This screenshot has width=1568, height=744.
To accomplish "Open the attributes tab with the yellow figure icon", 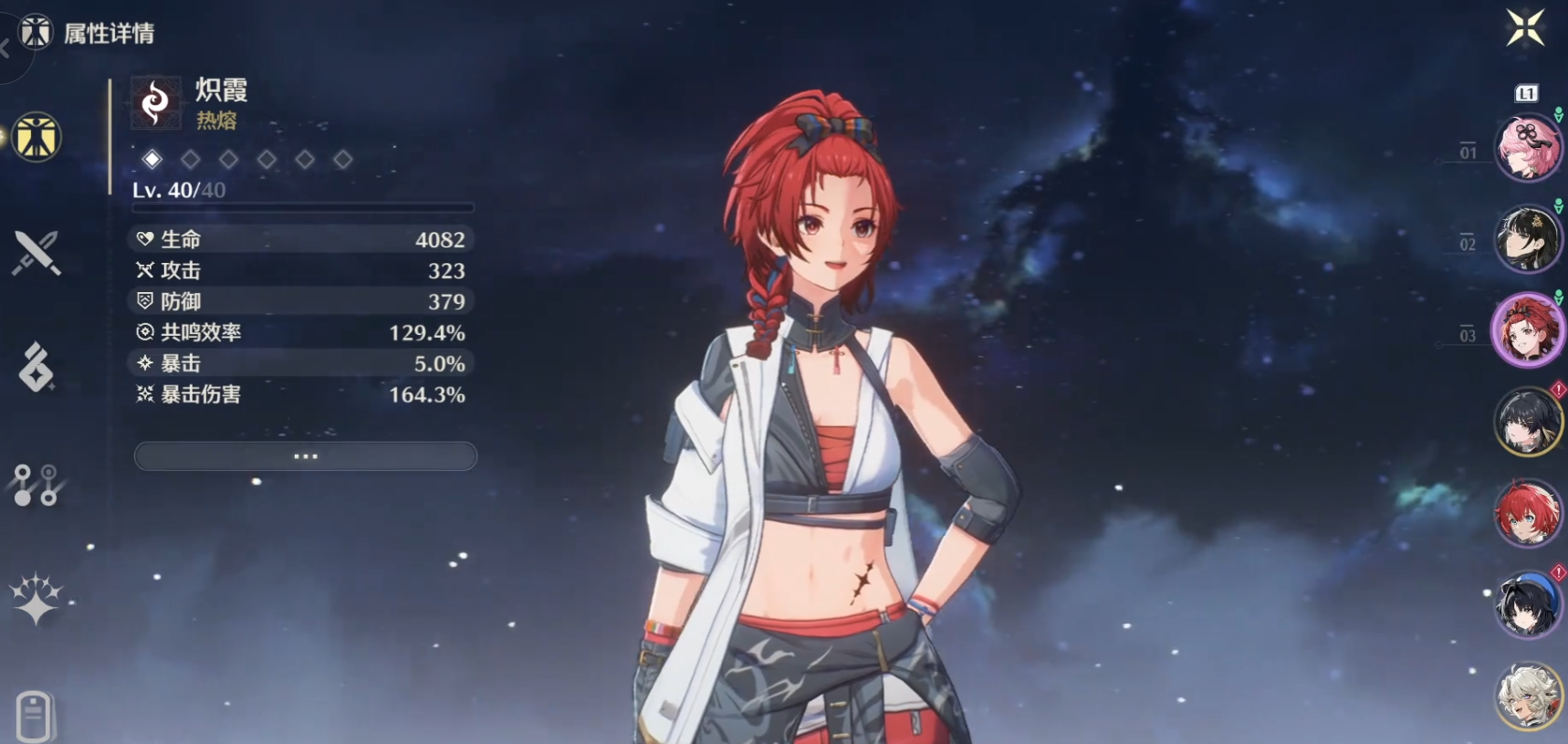I will [37, 138].
